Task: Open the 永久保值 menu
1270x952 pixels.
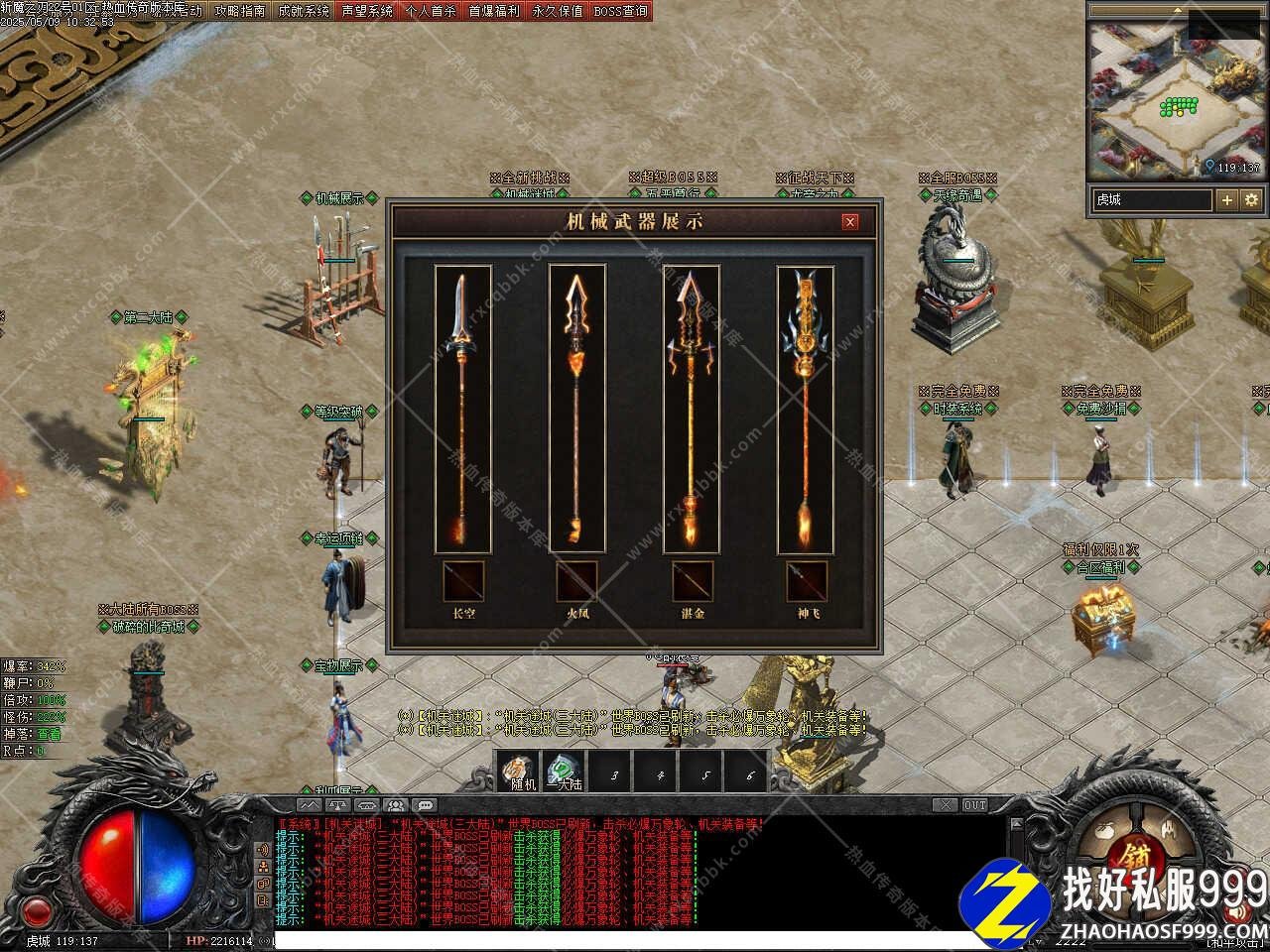Action: pyautogui.click(x=558, y=11)
